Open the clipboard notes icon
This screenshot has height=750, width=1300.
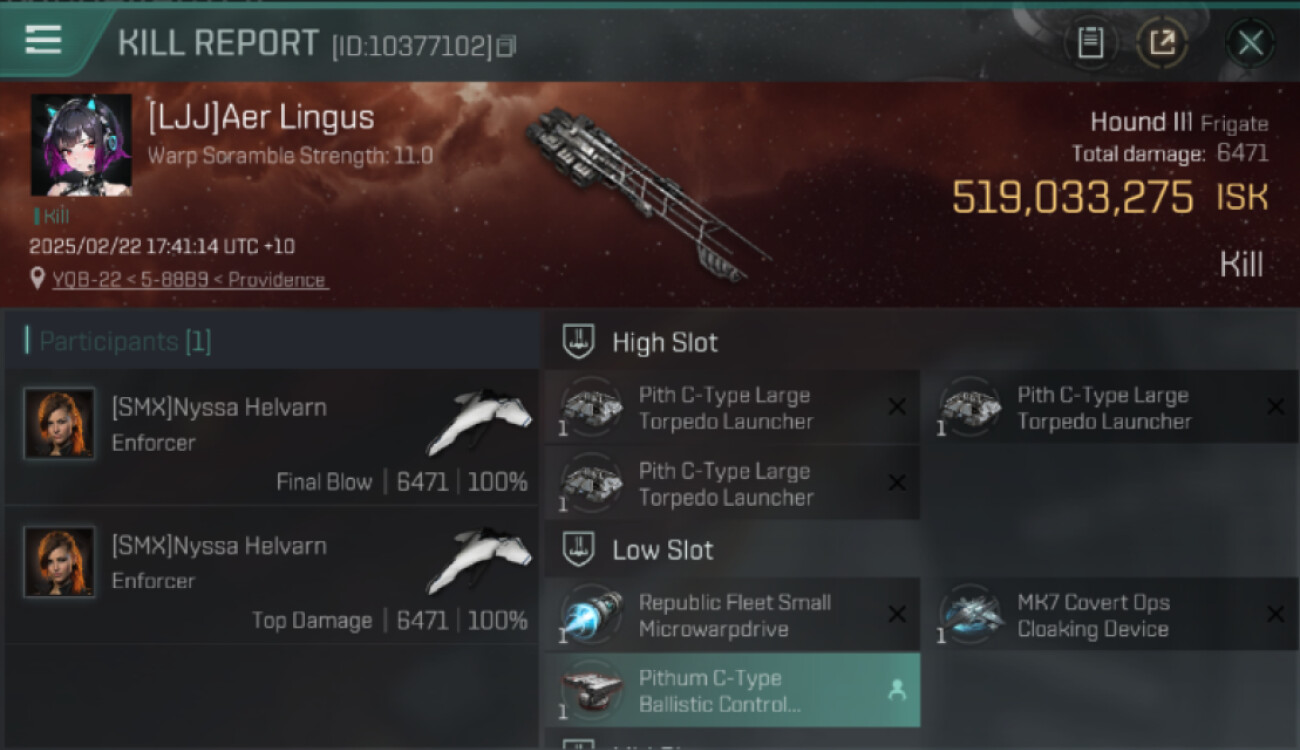tap(1090, 43)
